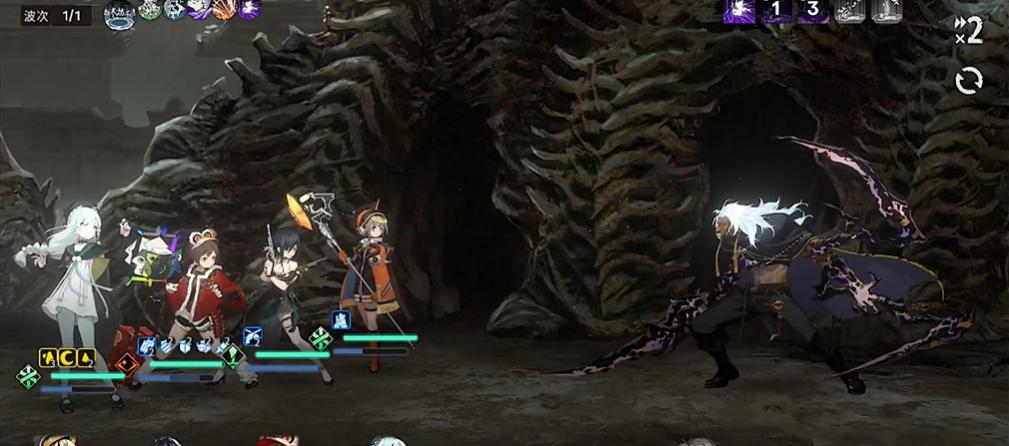Viewport: 1009px width, 446px height.
Task: Select the purple card numbered 3
Action: [813, 10]
